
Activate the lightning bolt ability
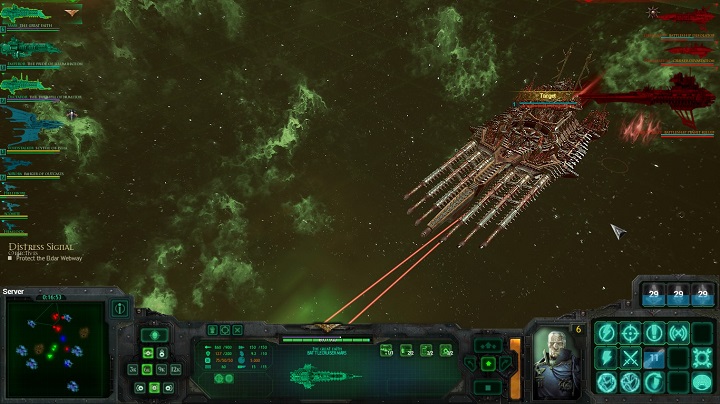pyautogui.click(x=606, y=357)
